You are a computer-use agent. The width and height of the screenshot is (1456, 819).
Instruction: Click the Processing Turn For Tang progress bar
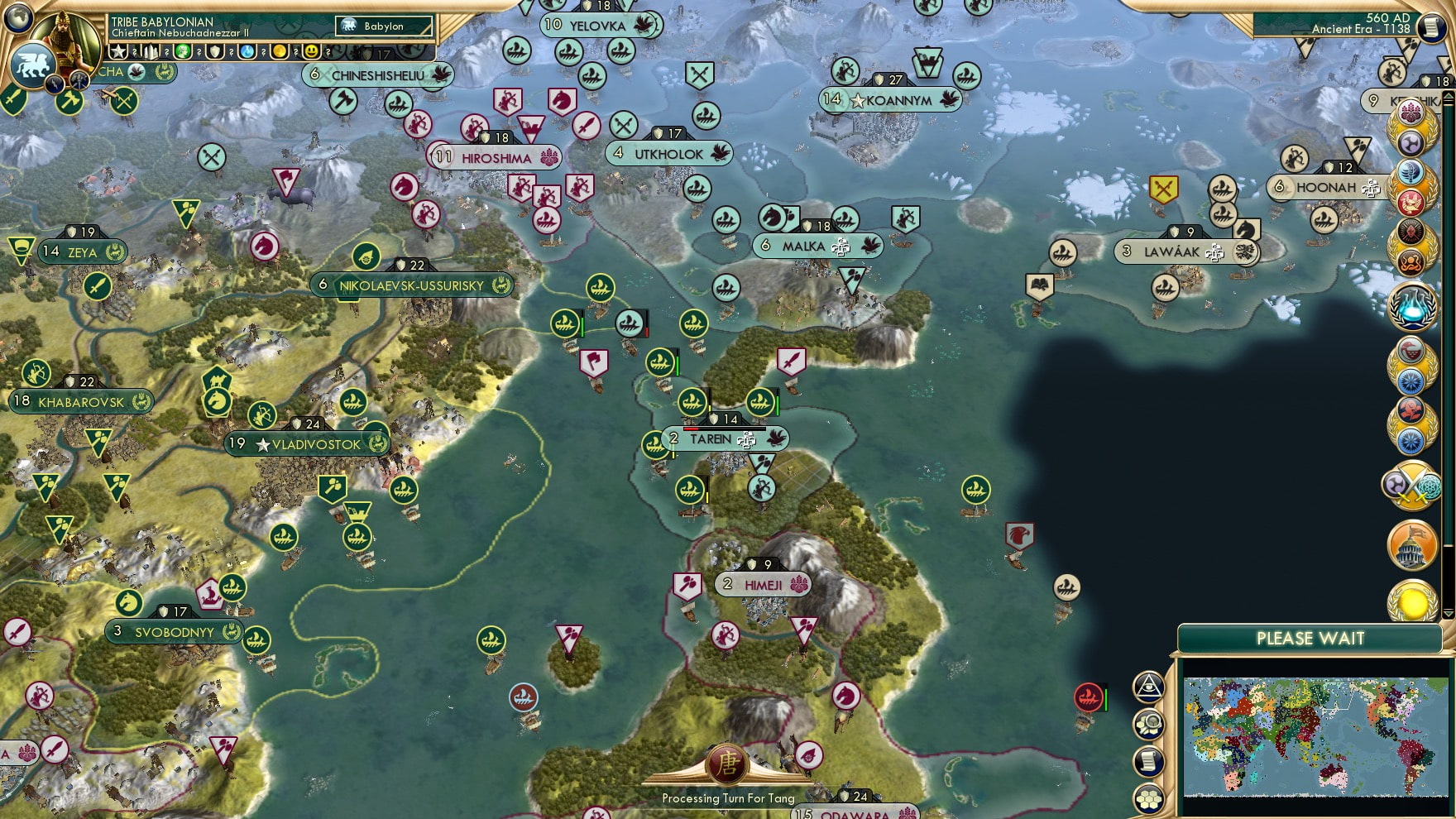point(726,799)
